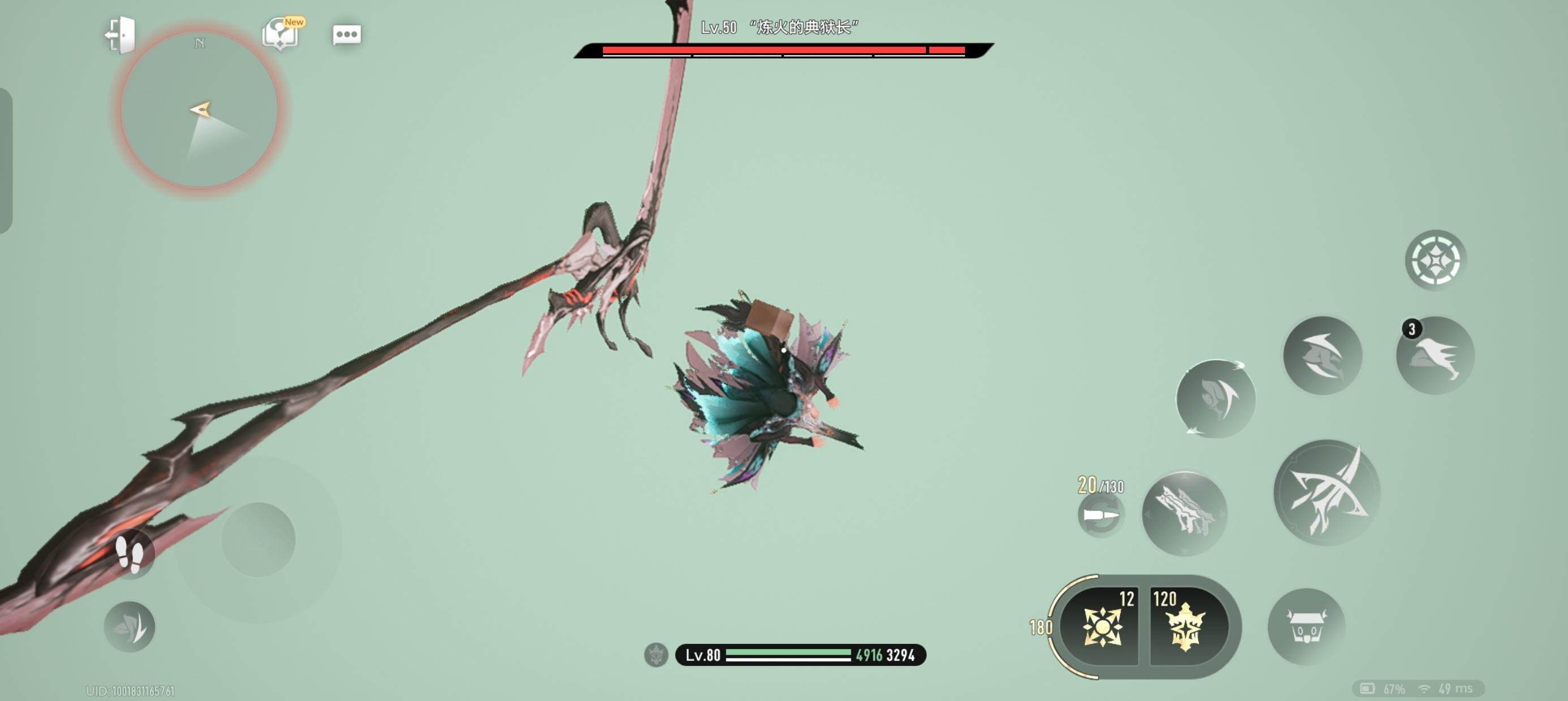Tap the bullet reload button
The height and width of the screenshot is (701, 1568).
tap(1101, 516)
